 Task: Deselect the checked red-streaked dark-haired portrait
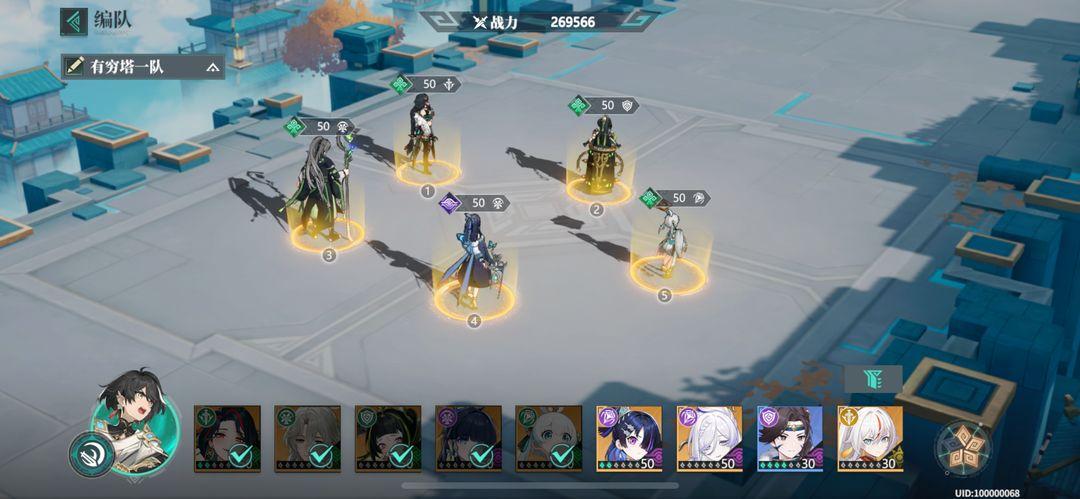point(227,438)
